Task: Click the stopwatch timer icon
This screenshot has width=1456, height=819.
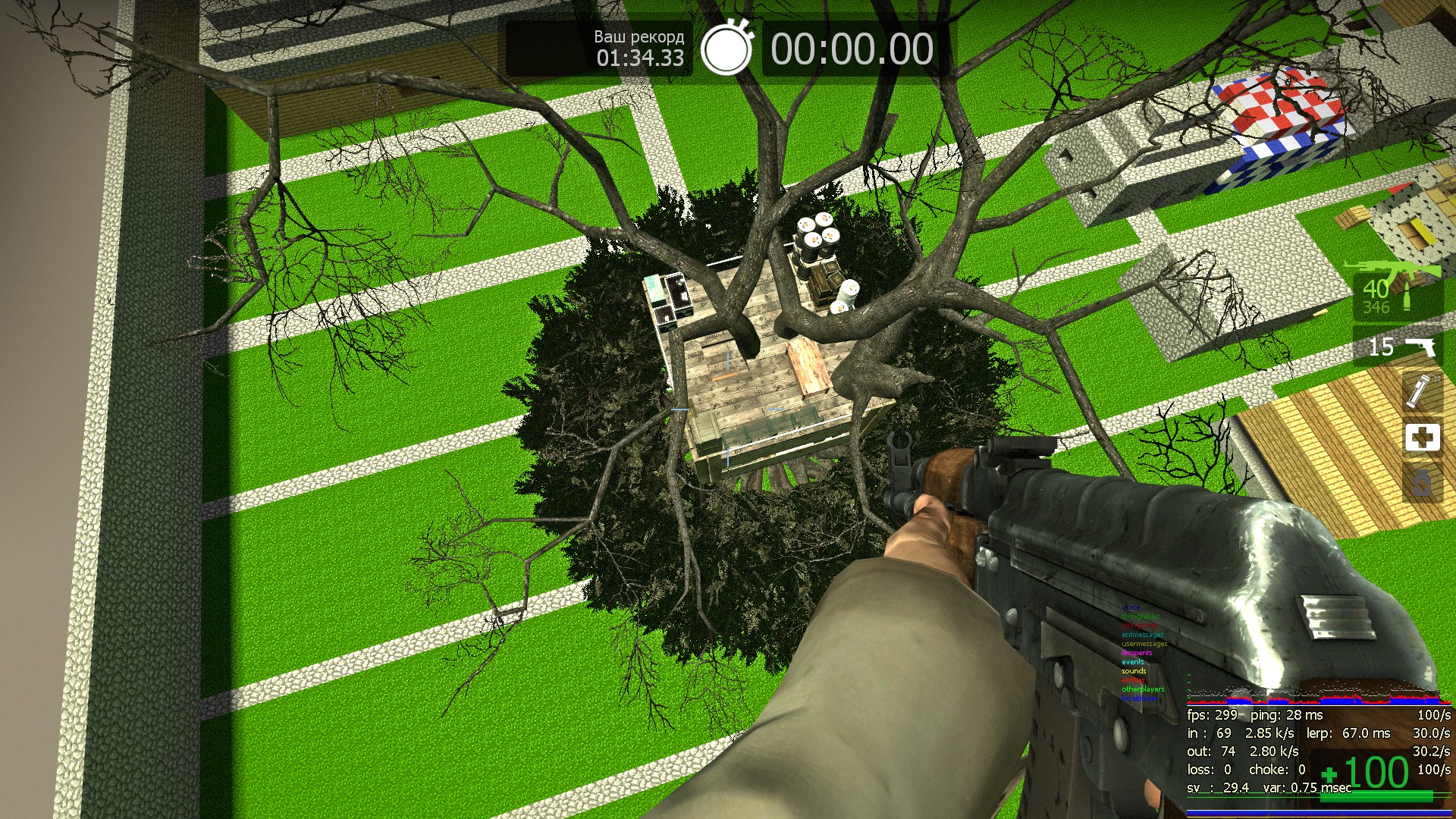Action: [726, 49]
